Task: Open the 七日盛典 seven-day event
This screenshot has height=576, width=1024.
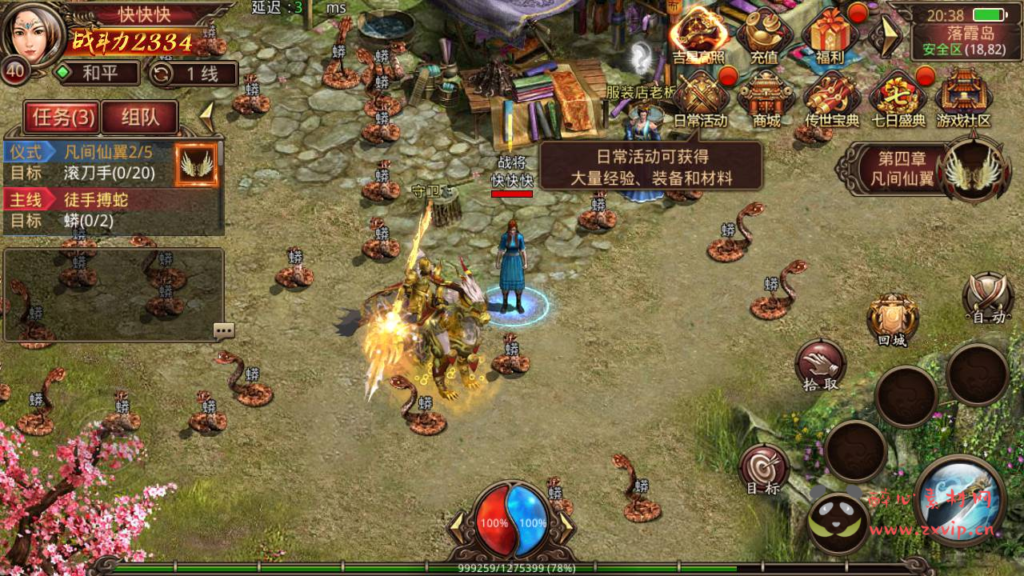Action: tap(897, 100)
